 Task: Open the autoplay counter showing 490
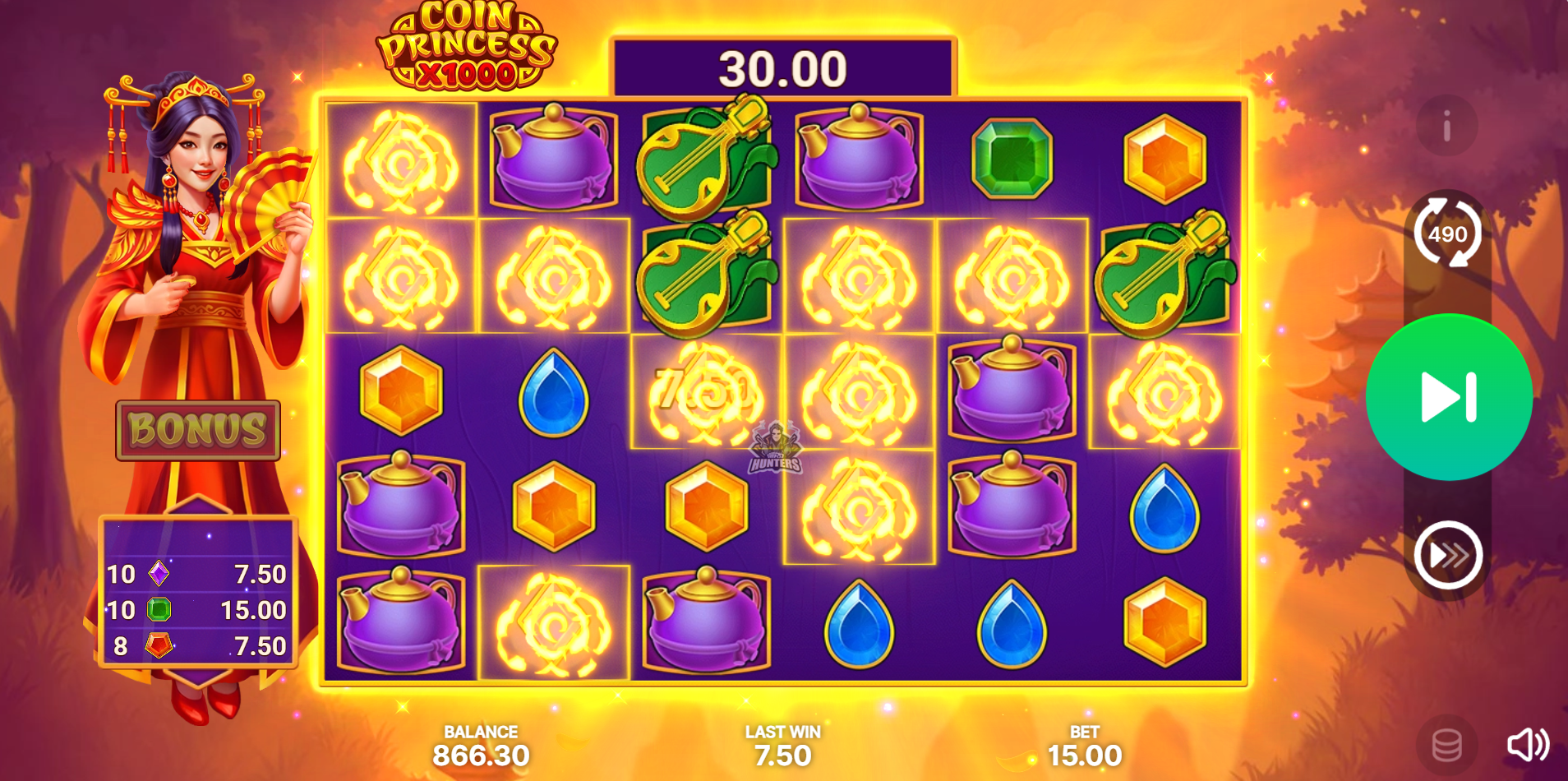pyautogui.click(x=1447, y=233)
